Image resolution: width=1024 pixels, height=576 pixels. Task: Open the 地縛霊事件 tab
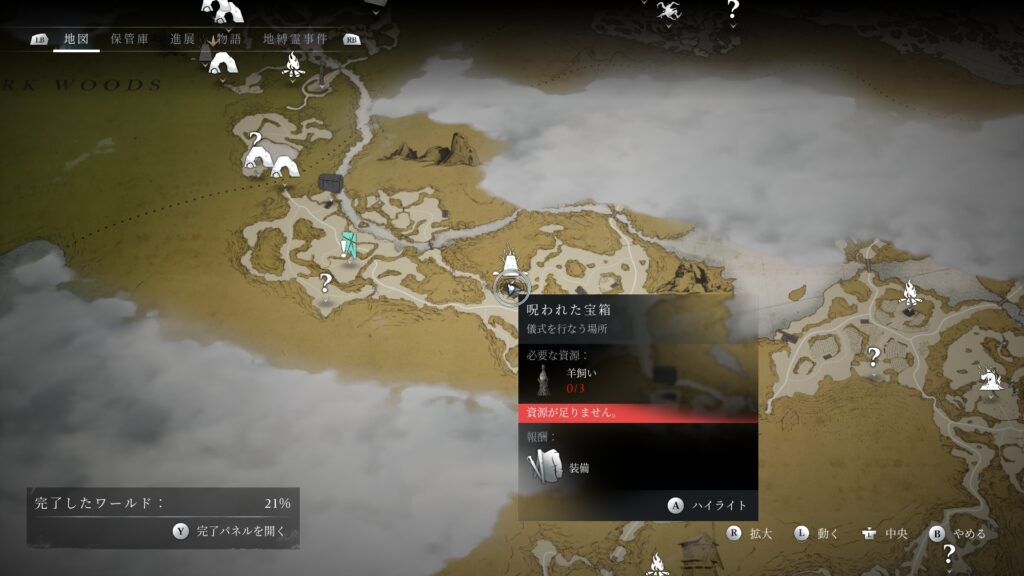tap(297, 39)
